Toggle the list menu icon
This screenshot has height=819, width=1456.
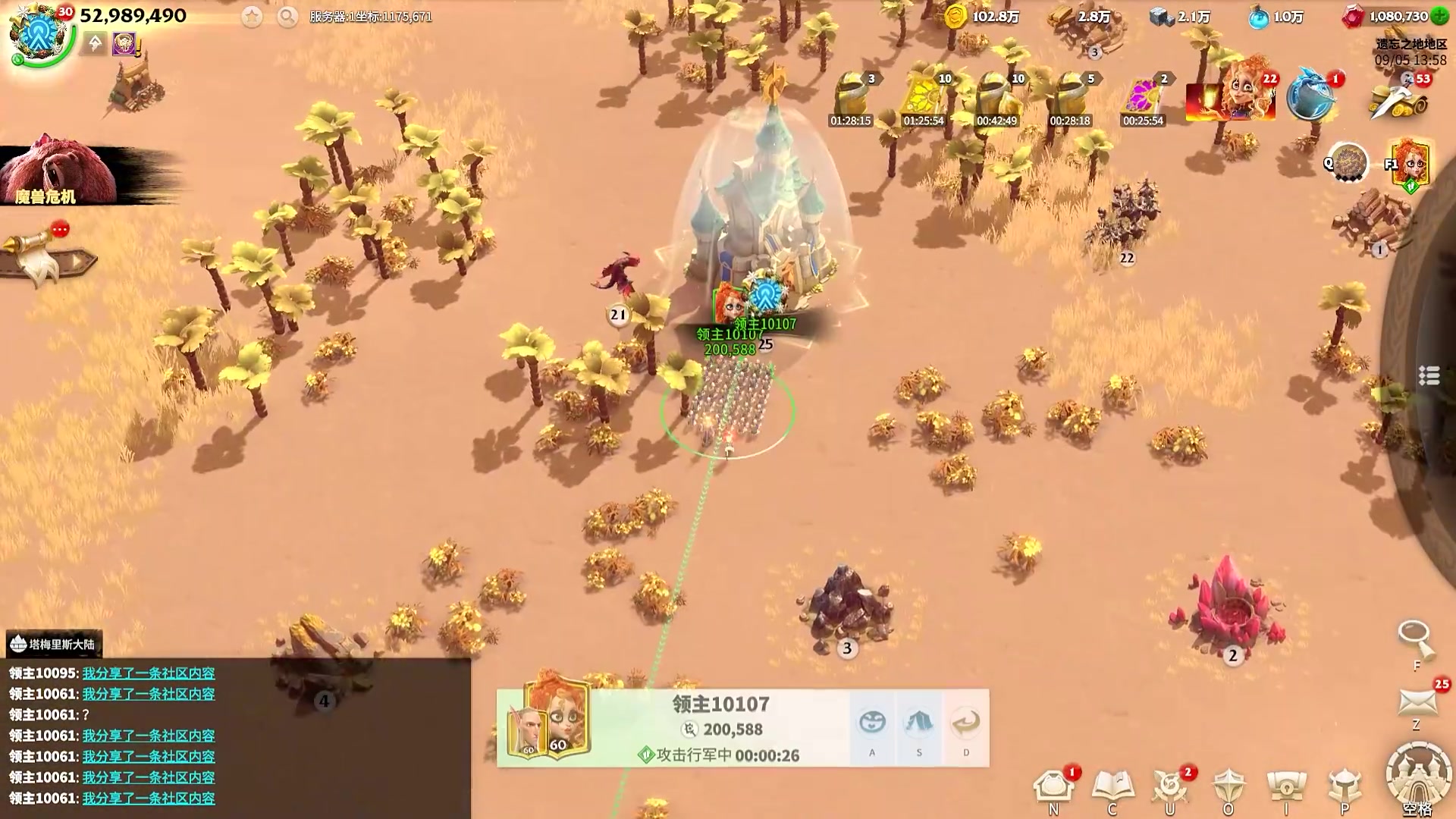pyautogui.click(x=1429, y=375)
